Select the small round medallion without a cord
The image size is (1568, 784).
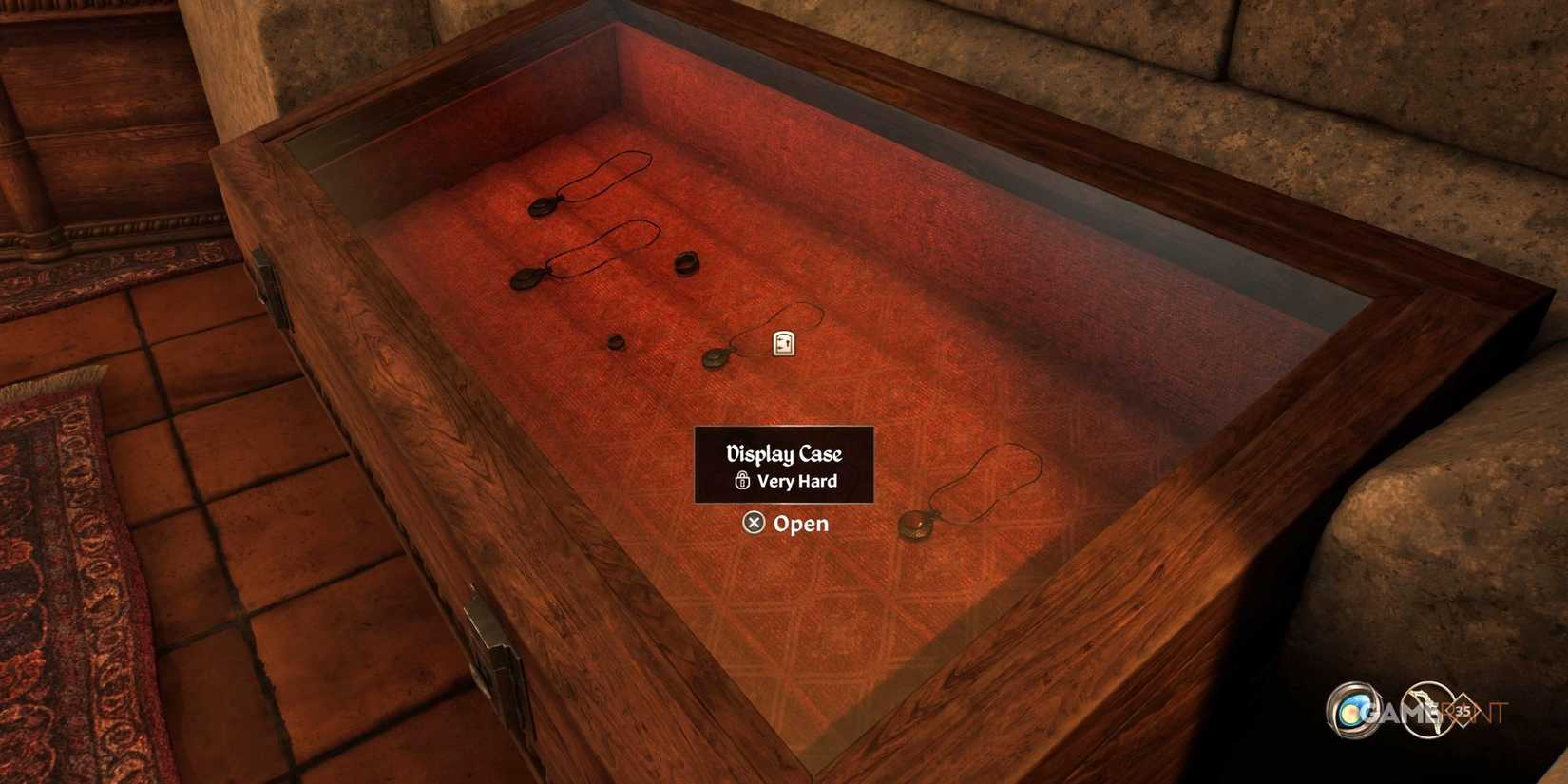point(618,340)
